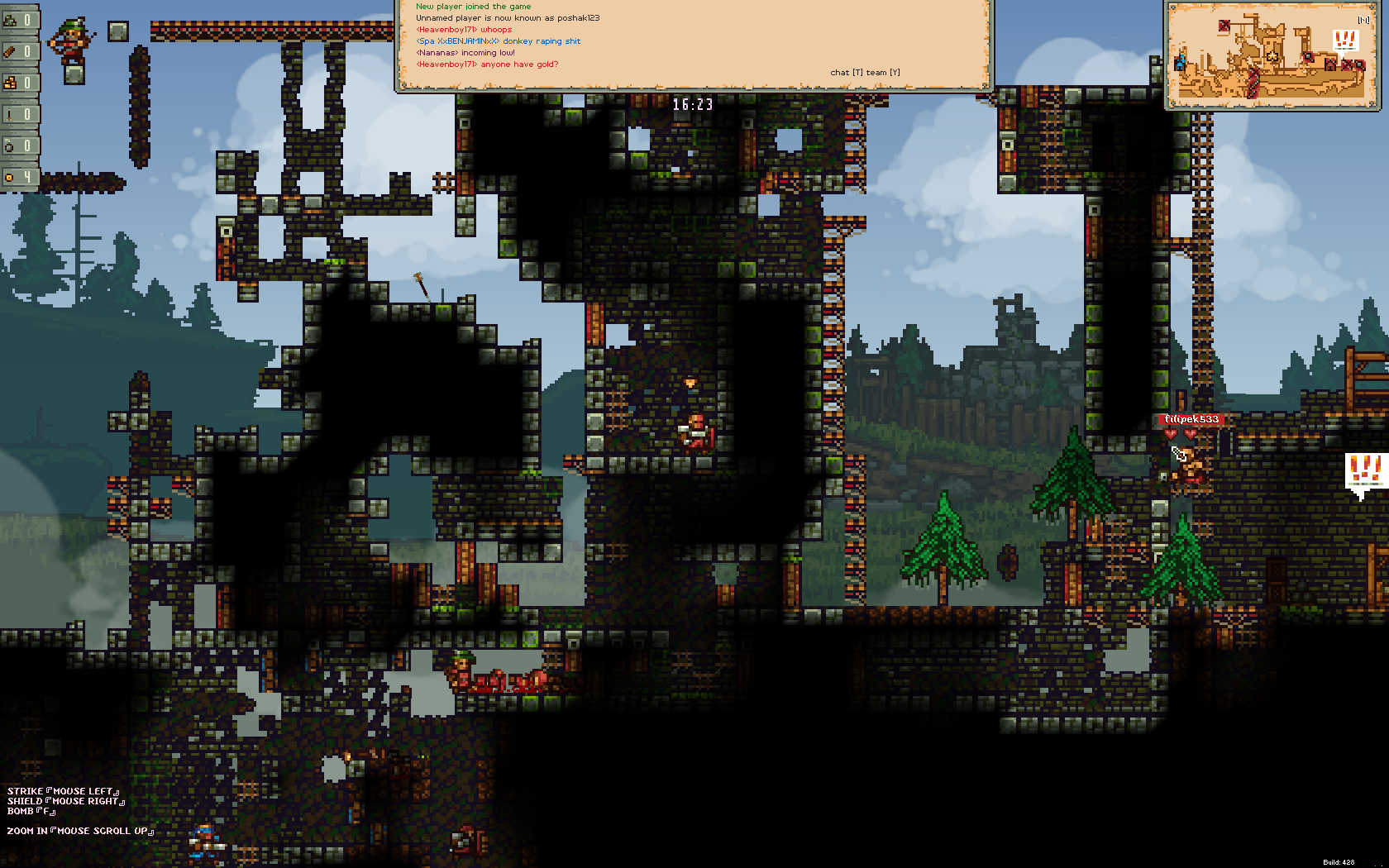Select the gold star marker on minimap
Viewport: 1389px width, 868px height.
1272,56
